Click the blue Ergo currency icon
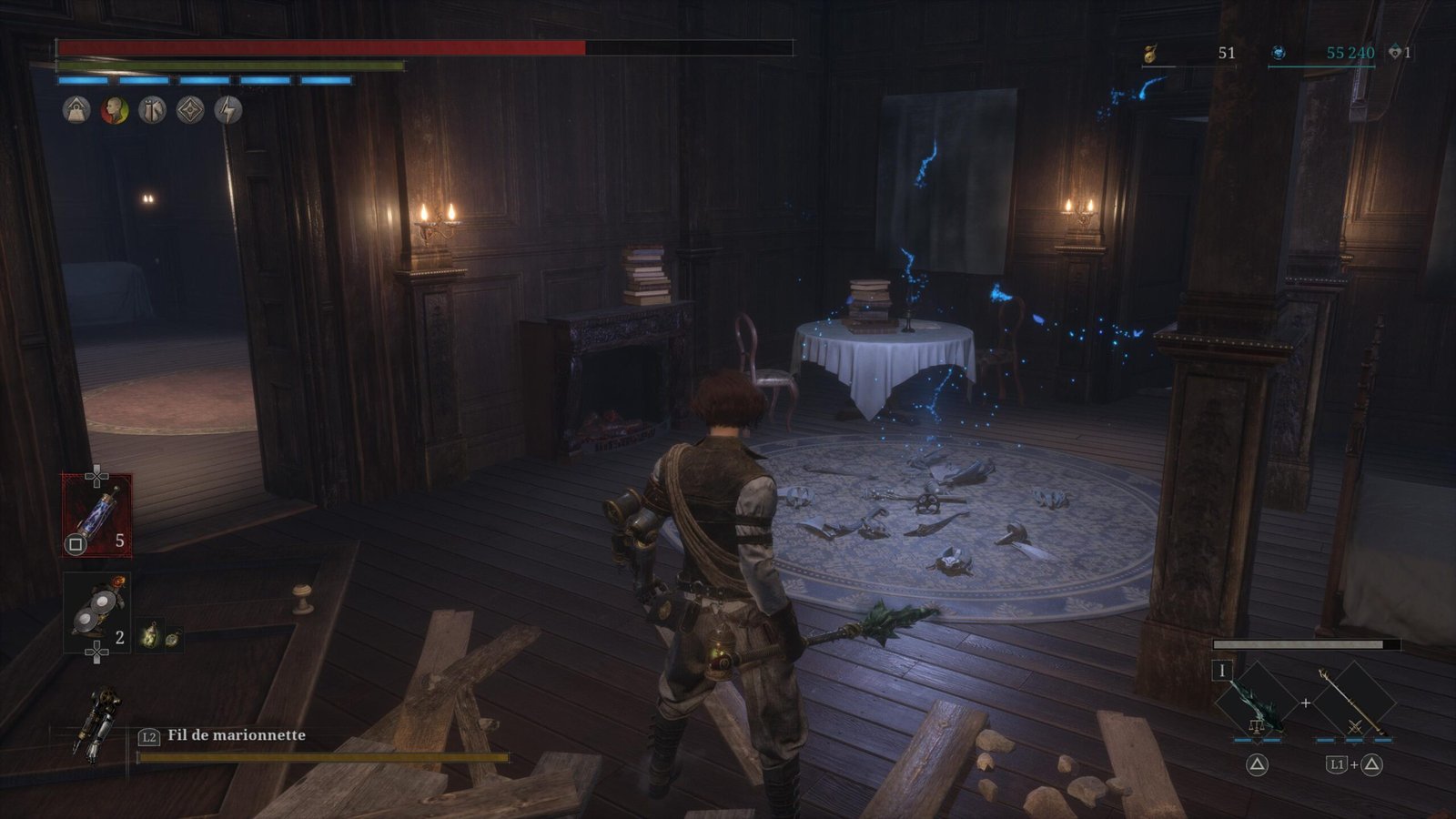Viewport: 1456px width, 819px height. point(1278,54)
